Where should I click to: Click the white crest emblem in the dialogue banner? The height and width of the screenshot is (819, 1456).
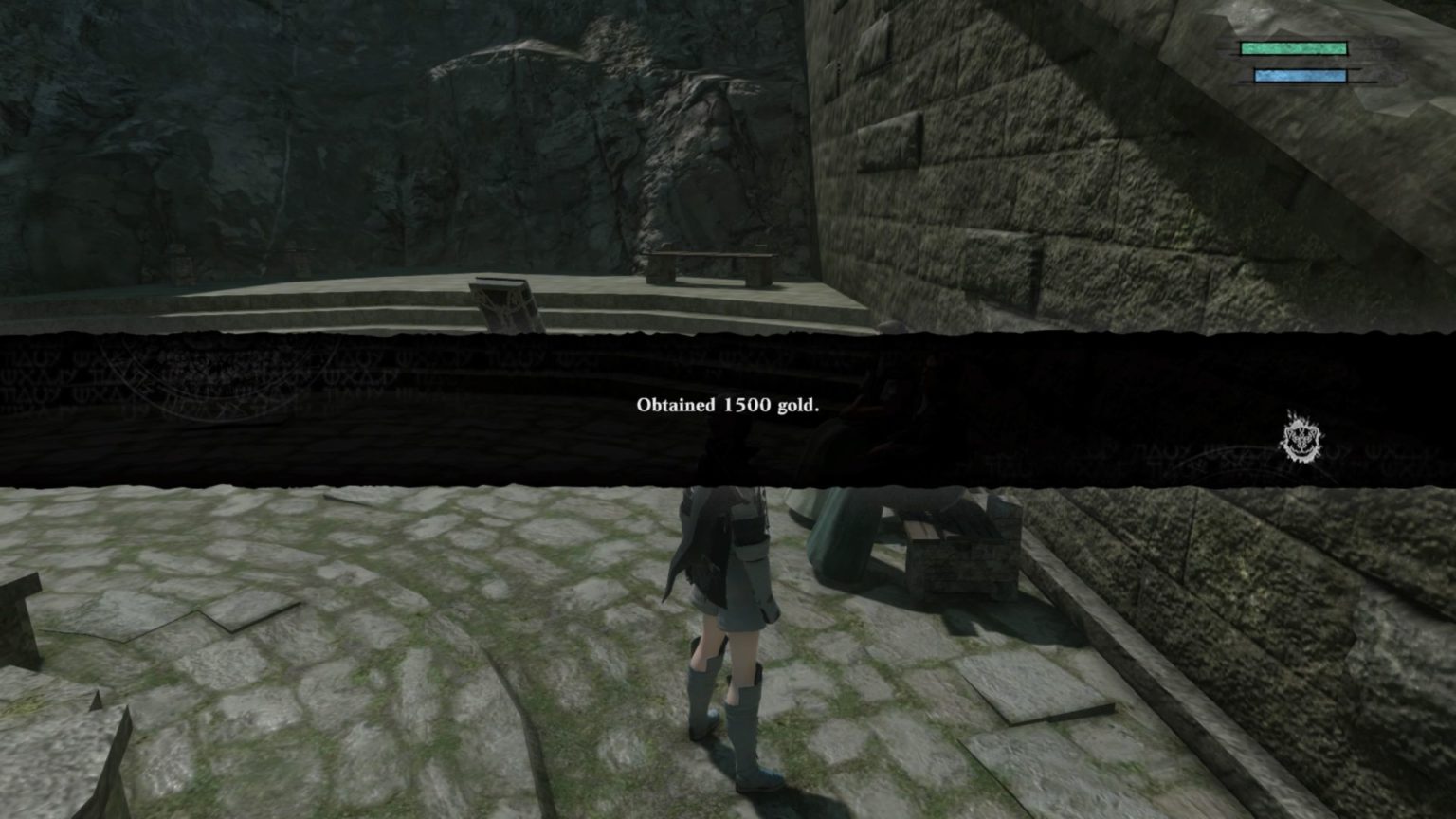tap(1301, 438)
